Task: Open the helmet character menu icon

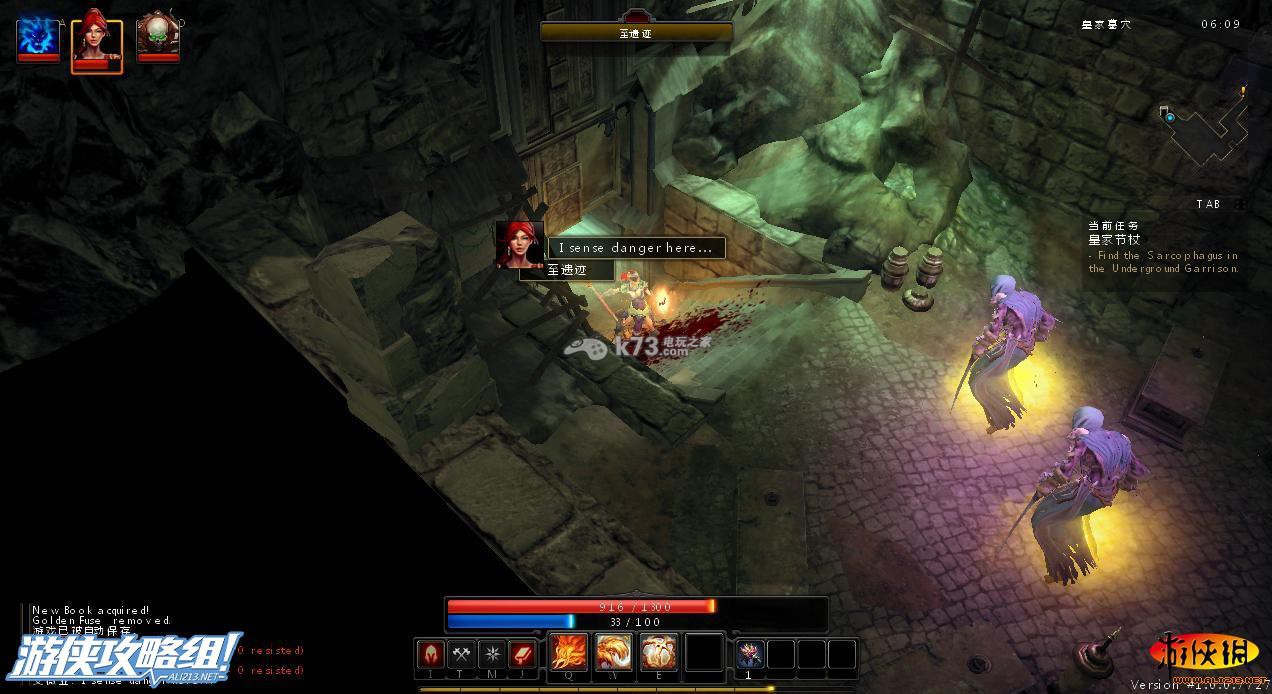Action: 431,654
